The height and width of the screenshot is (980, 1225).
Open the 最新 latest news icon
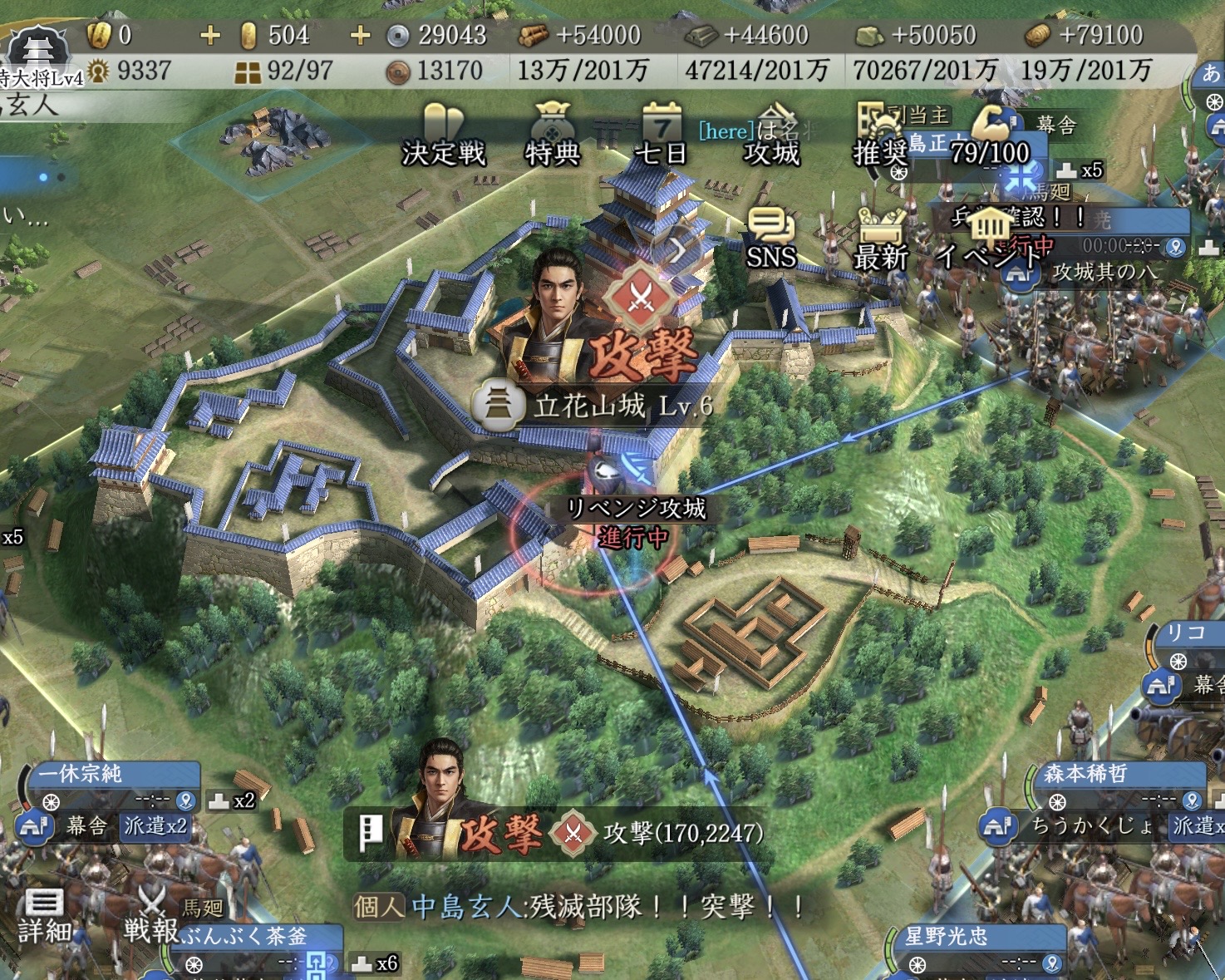[x=881, y=239]
